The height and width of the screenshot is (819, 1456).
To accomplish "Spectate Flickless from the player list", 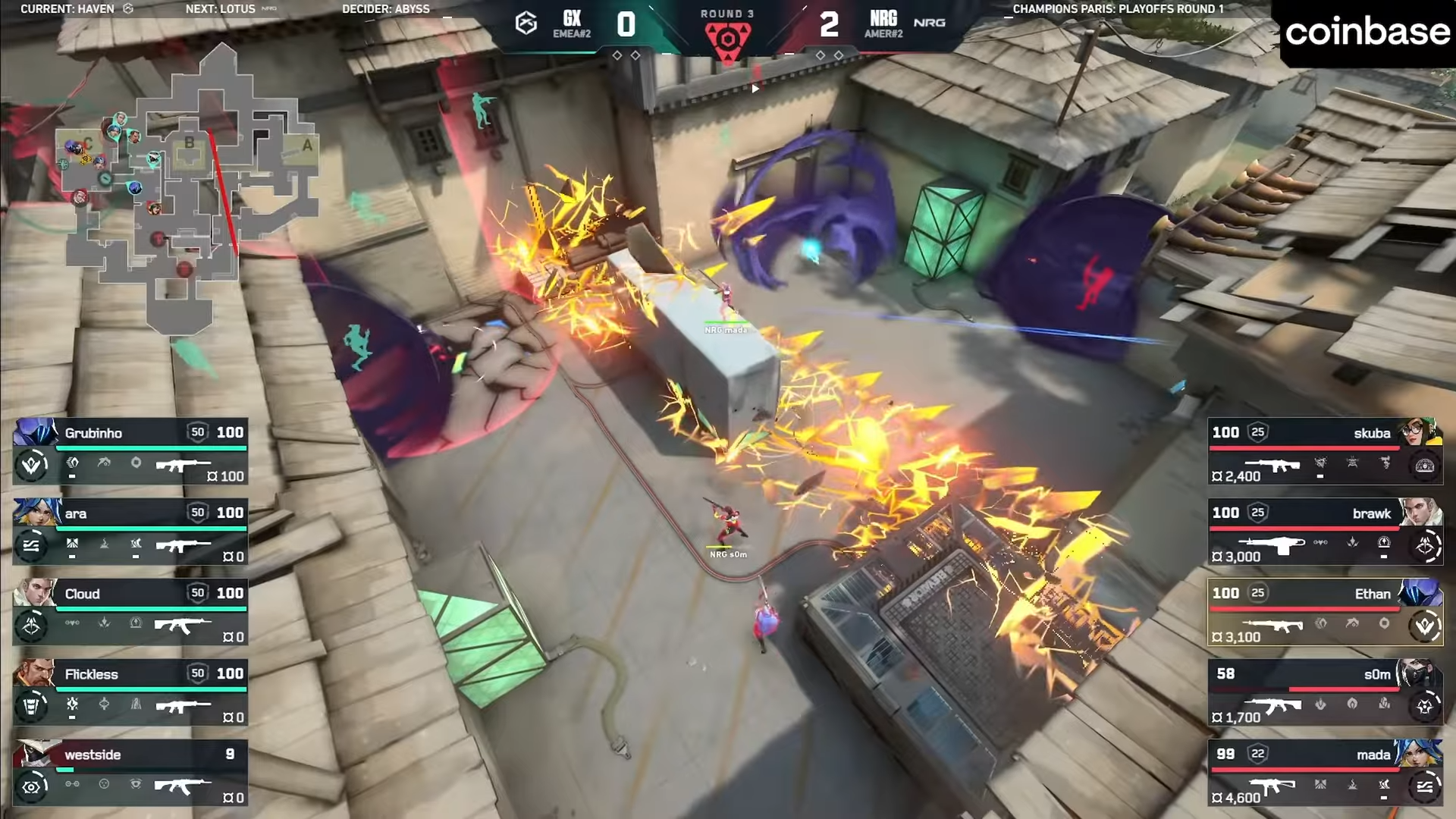I will 130,692.
